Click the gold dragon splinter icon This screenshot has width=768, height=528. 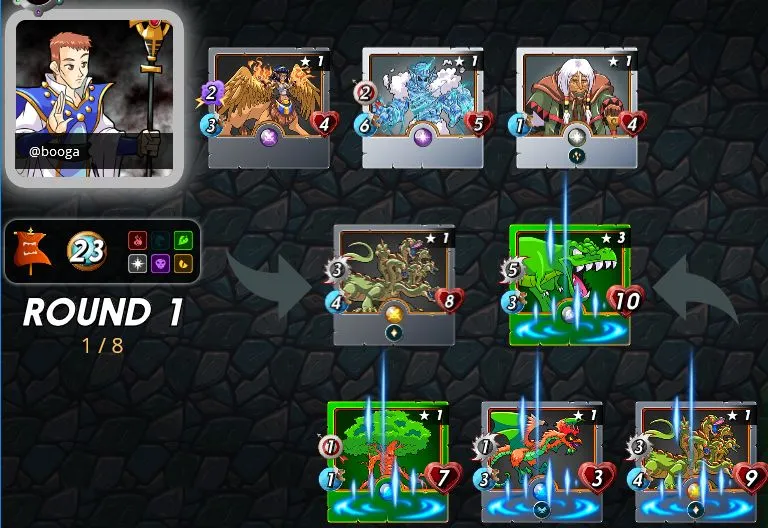click(x=181, y=263)
